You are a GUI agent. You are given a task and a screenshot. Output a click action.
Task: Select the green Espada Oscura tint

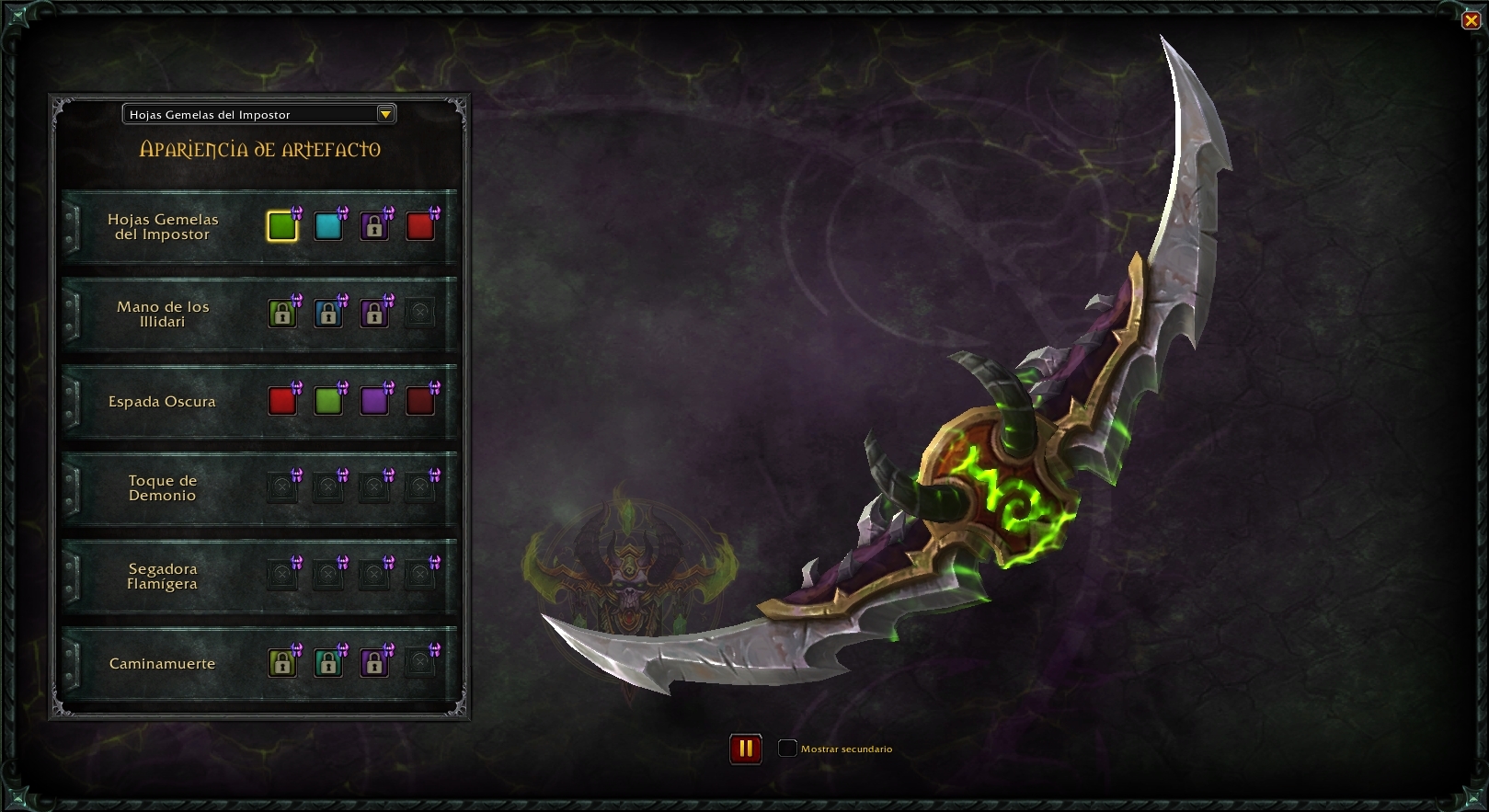(x=328, y=401)
